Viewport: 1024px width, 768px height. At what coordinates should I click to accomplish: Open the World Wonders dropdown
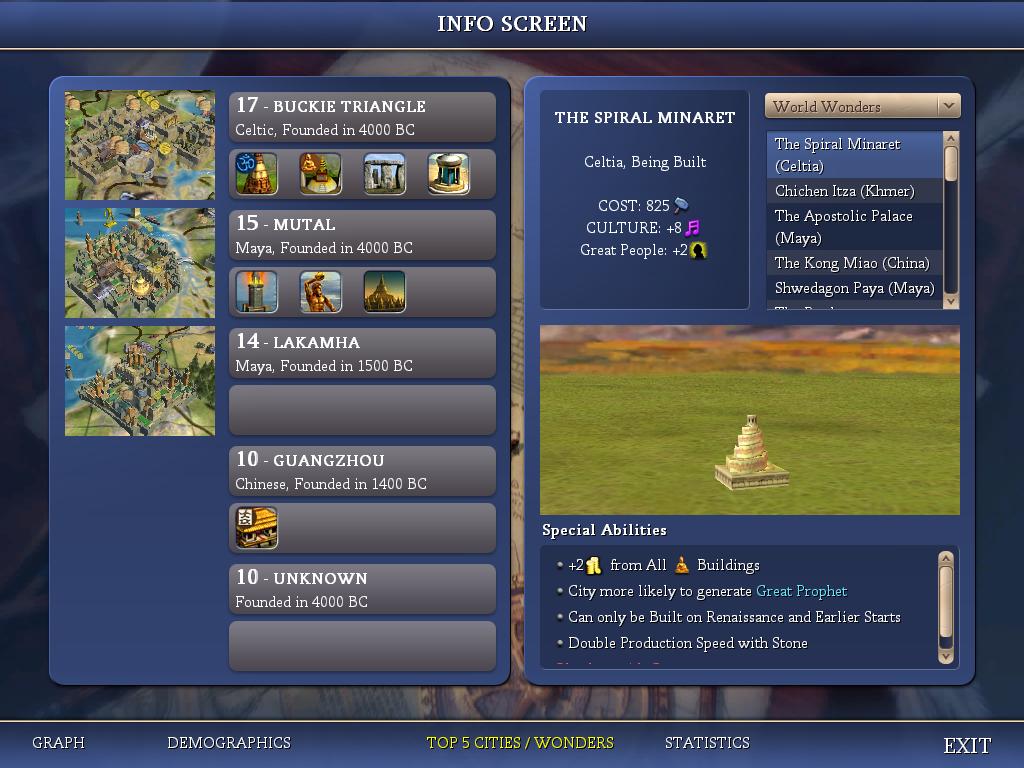(x=948, y=106)
